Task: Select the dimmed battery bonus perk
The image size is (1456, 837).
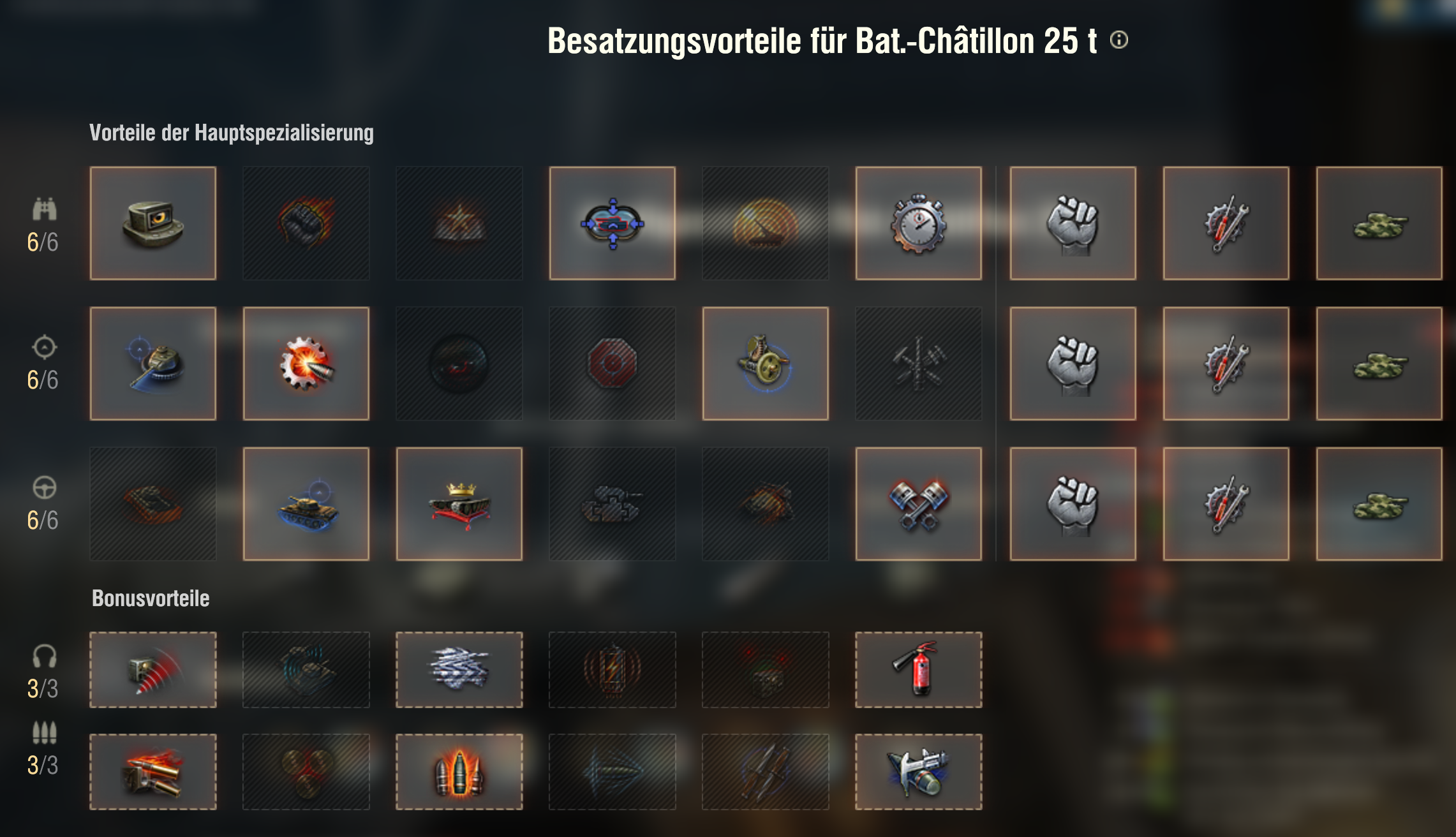Action: (x=613, y=670)
